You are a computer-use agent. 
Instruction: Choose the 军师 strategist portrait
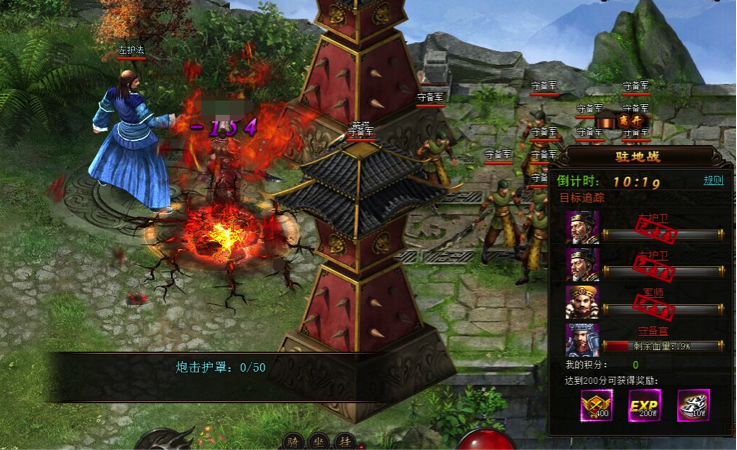click(583, 302)
